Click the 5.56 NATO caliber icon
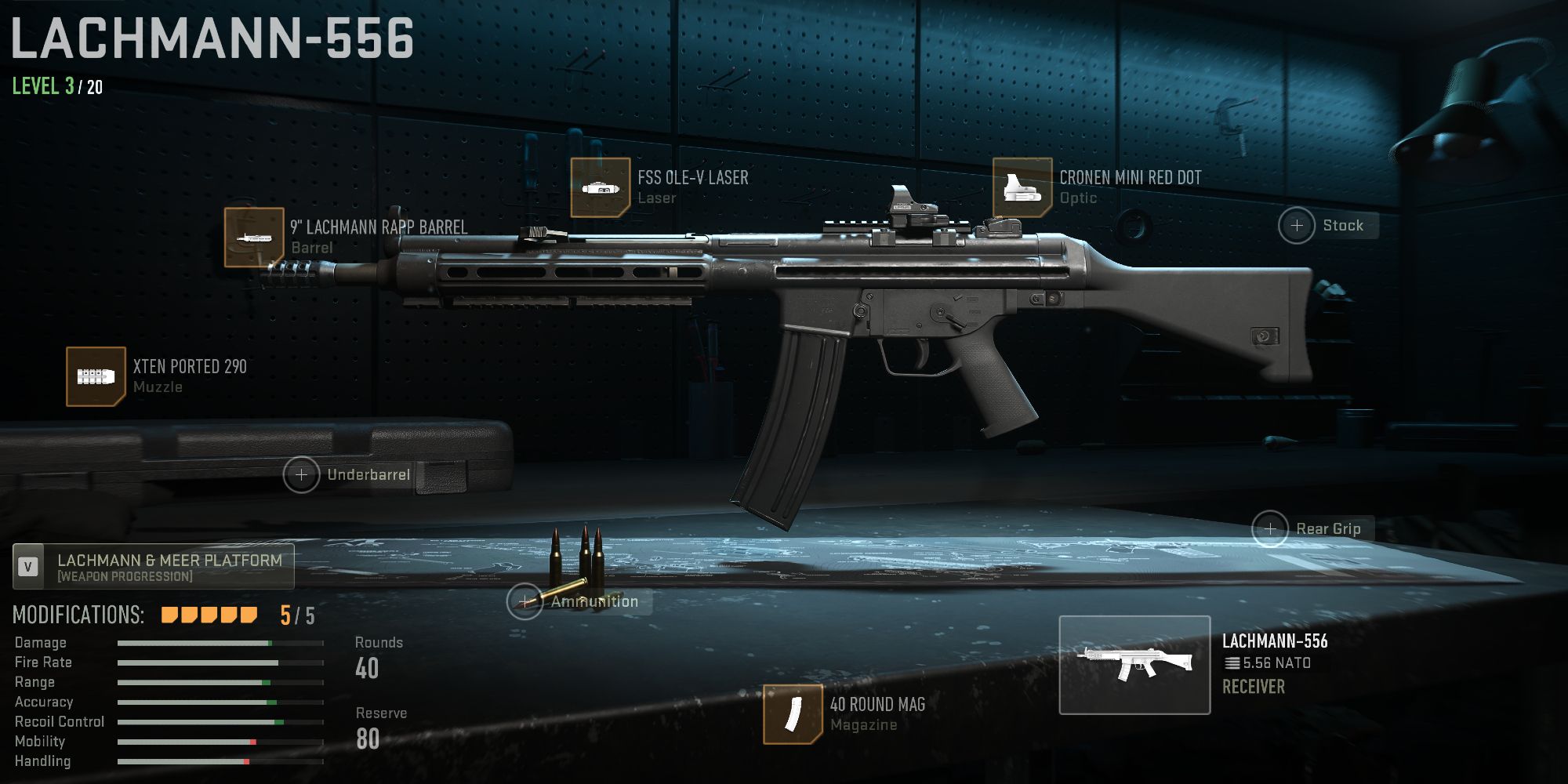1568x784 pixels. [x=1232, y=662]
